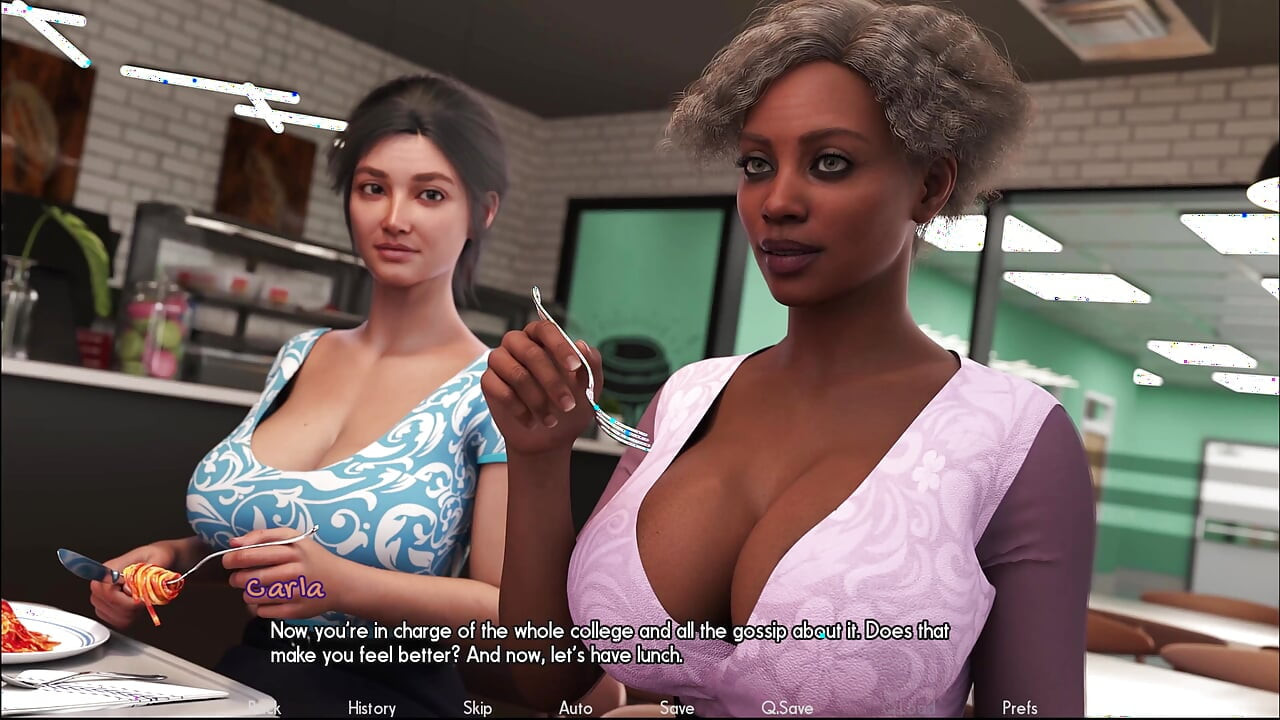1280x720 pixels.
Task: Enable Skip mode from the quick menu
Action: (x=477, y=707)
